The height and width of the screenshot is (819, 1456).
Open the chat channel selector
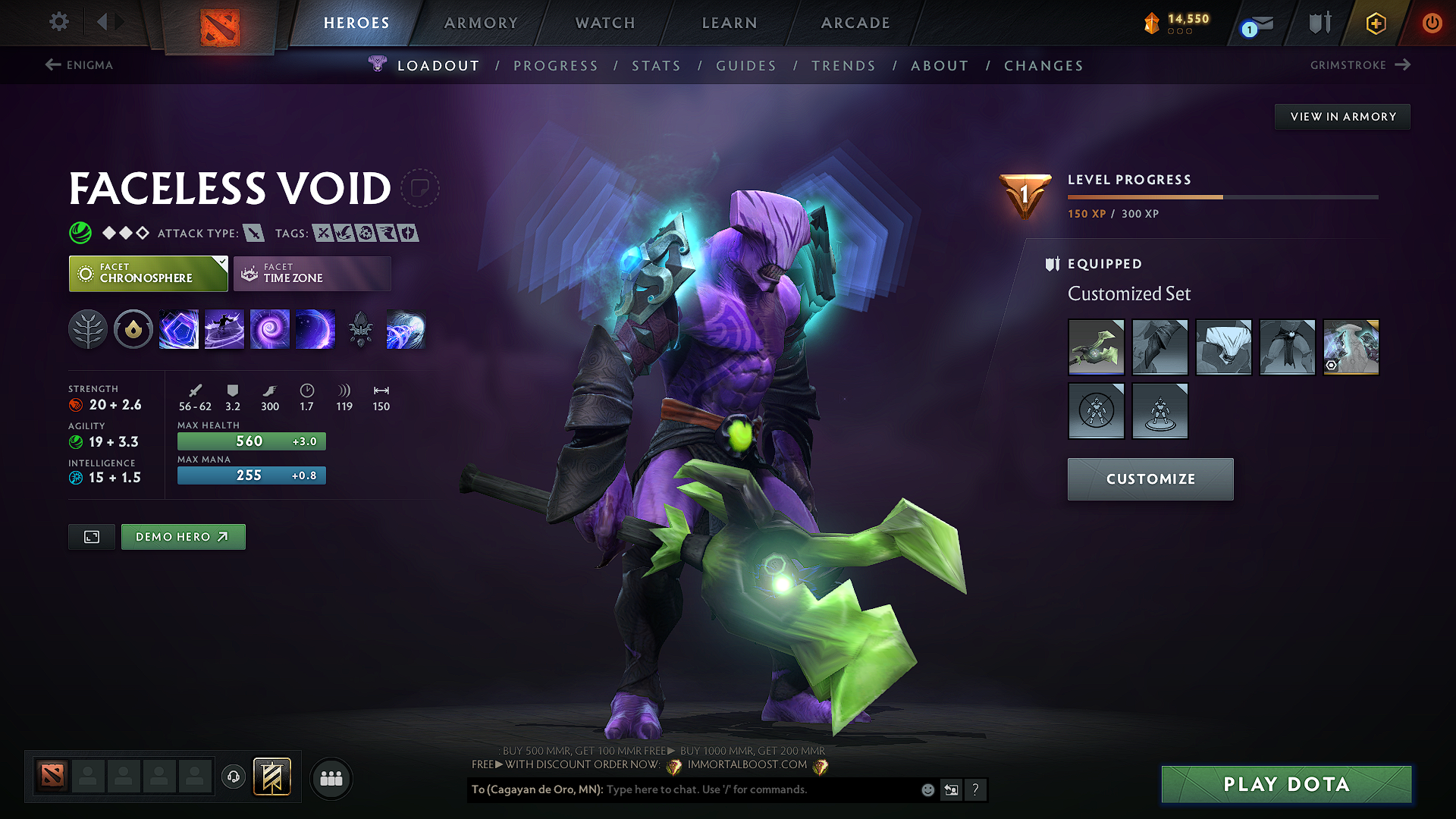[x=952, y=789]
